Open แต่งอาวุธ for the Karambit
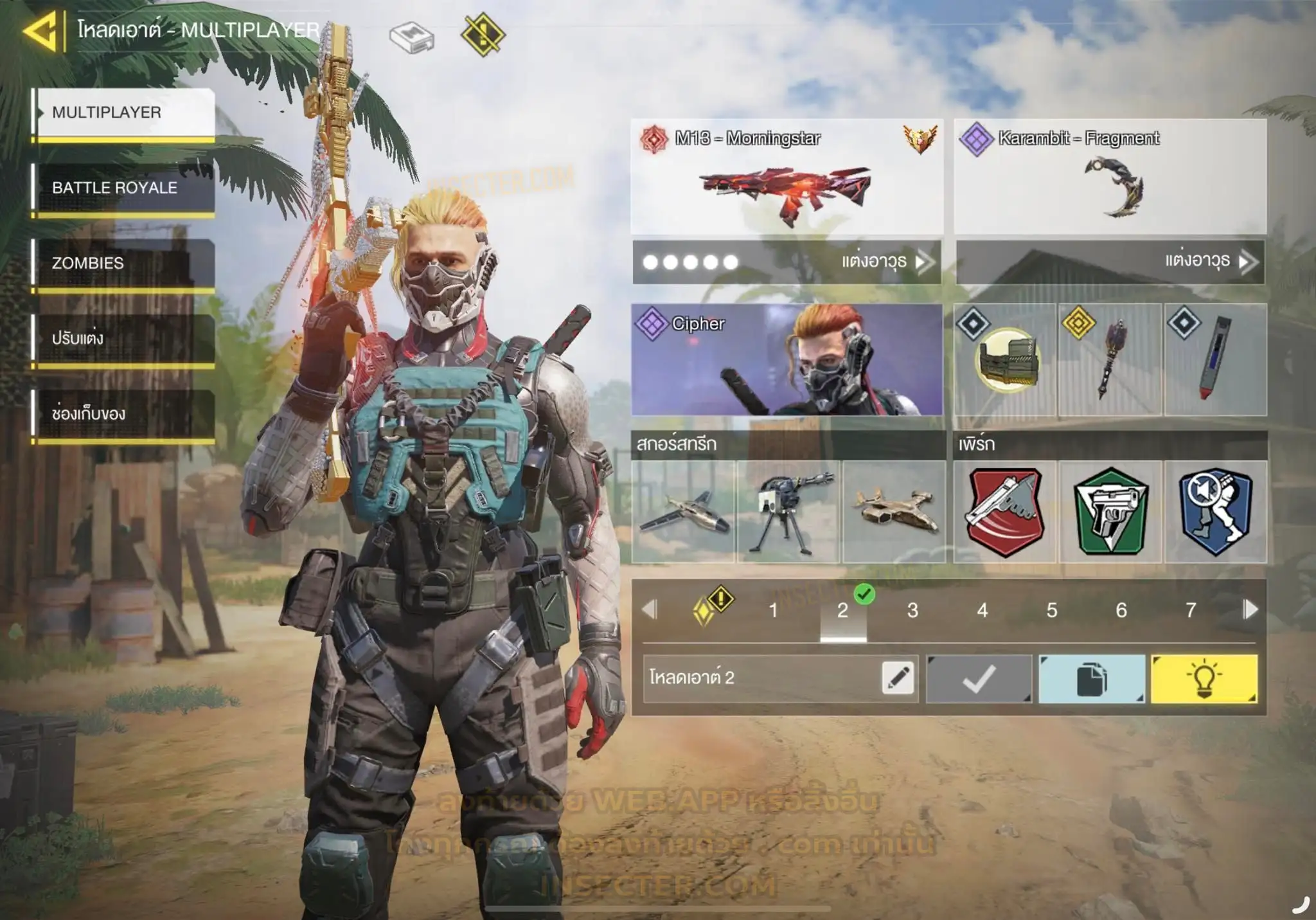This screenshot has width=1316, height=920. [x=1110, y=262]
